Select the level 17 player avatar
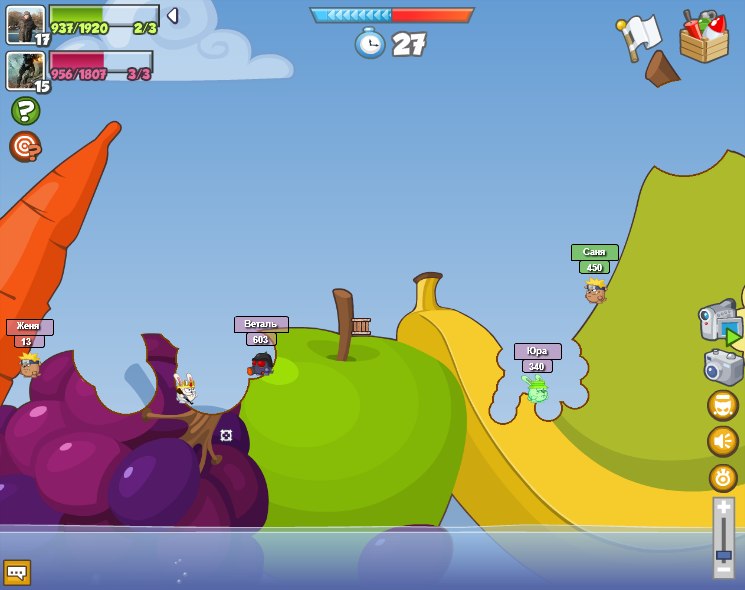745x590 pixels. click(25, 24)
